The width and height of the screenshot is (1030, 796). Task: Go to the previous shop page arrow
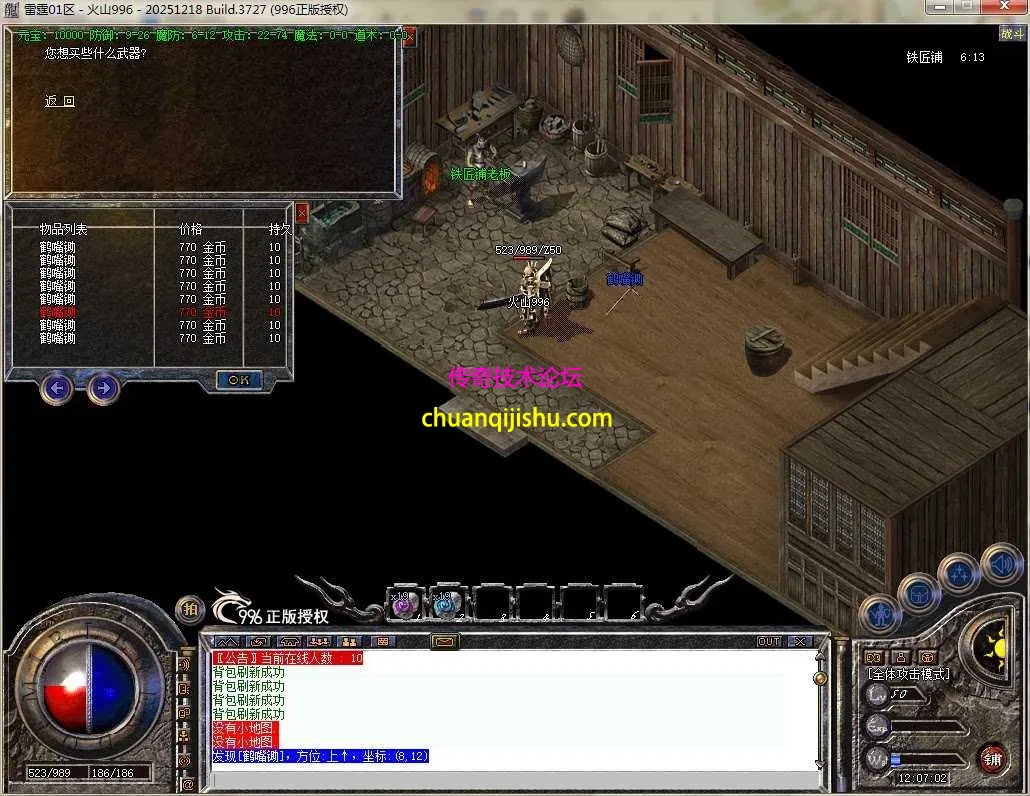(57, 387)
